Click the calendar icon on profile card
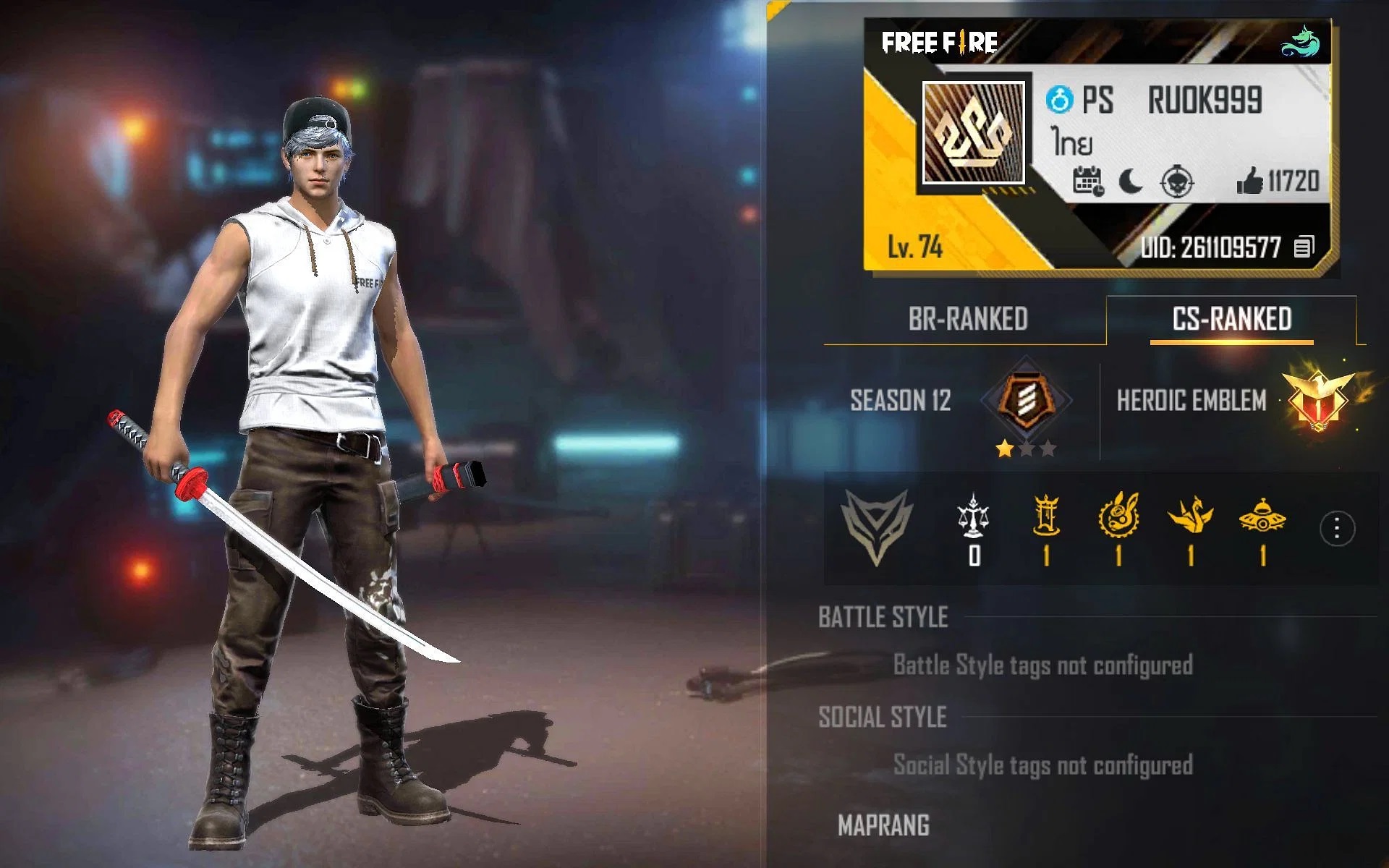 pyautogui.click(x=1087, y=181)
